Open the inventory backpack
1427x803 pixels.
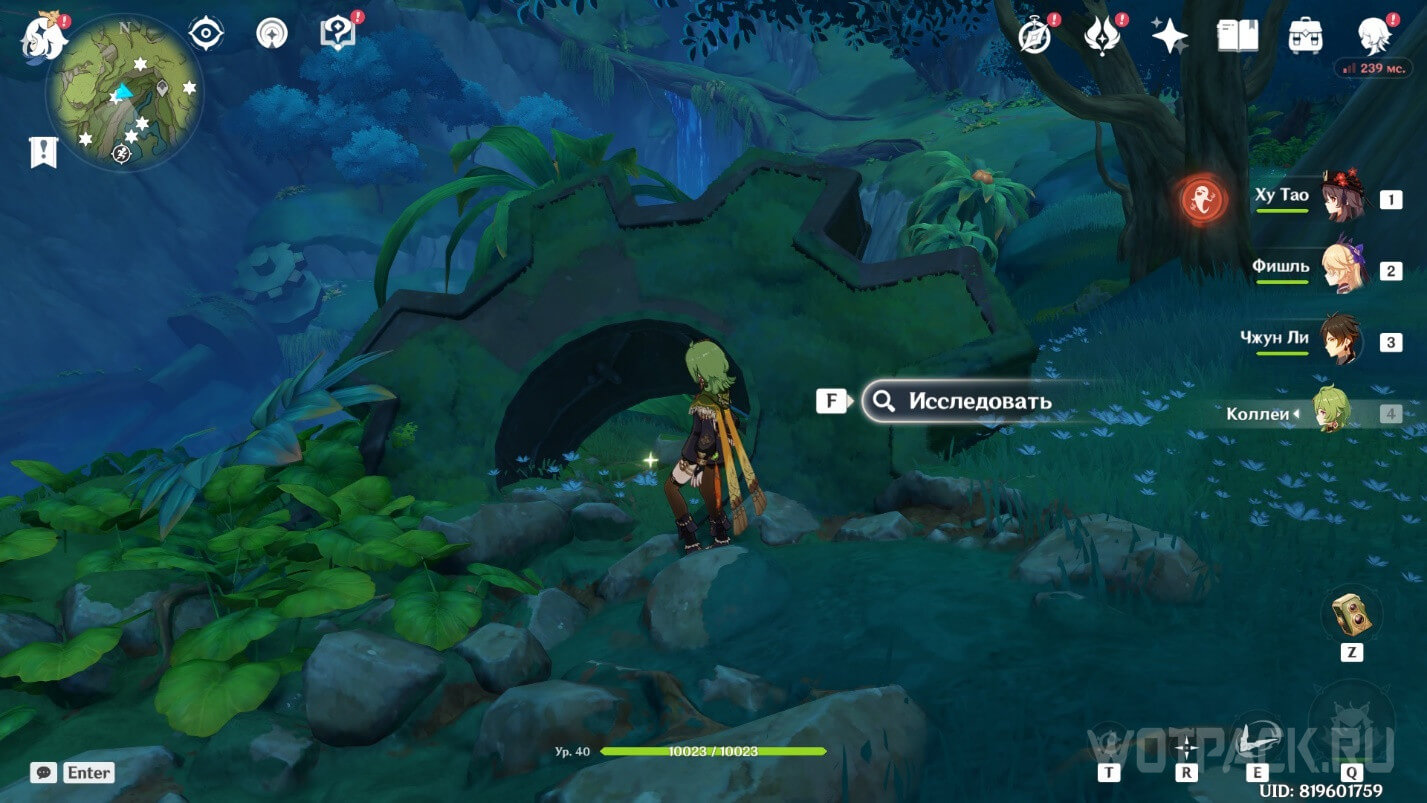coord(1304,36)
